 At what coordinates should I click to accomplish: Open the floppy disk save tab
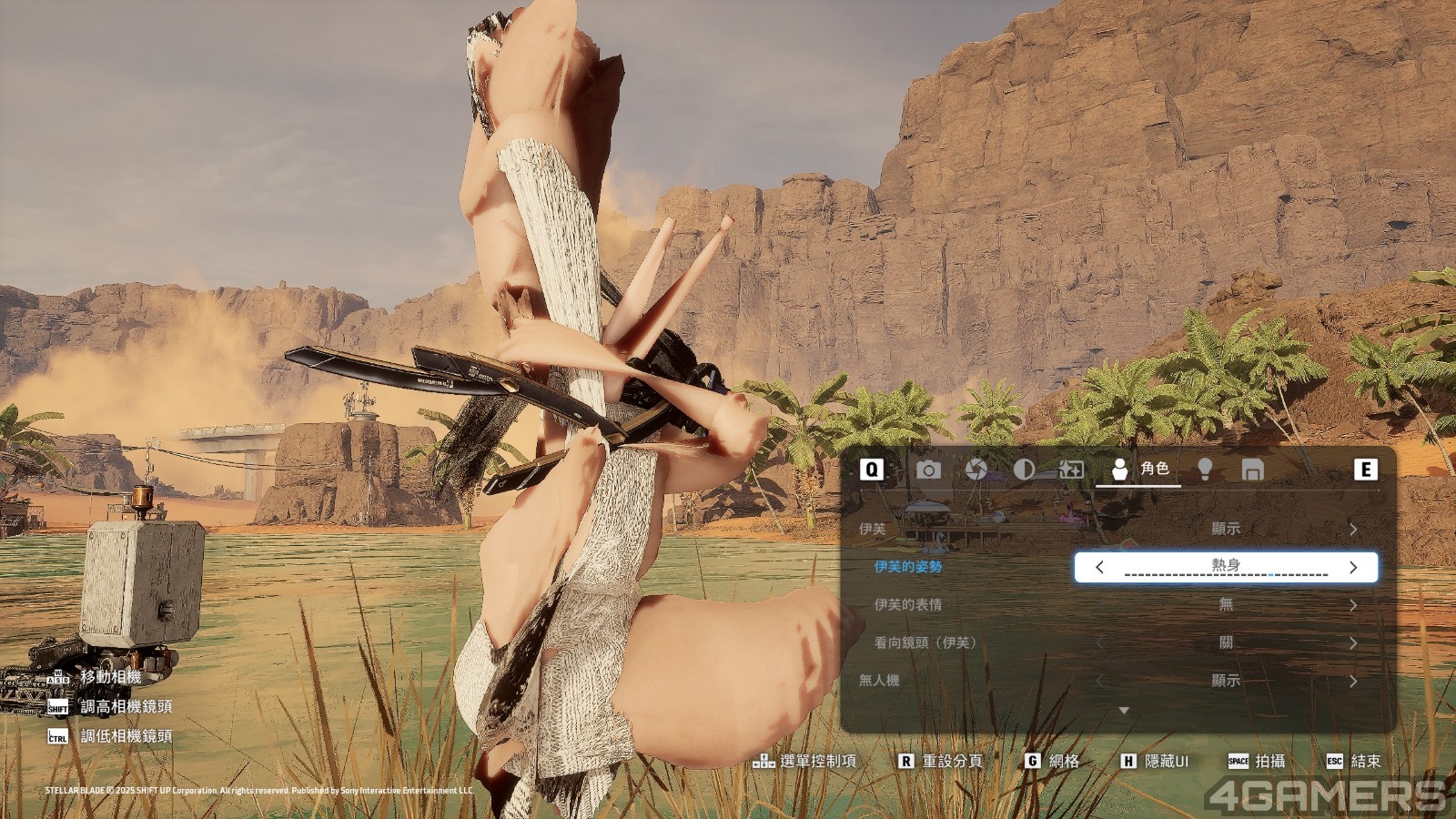1252,470
